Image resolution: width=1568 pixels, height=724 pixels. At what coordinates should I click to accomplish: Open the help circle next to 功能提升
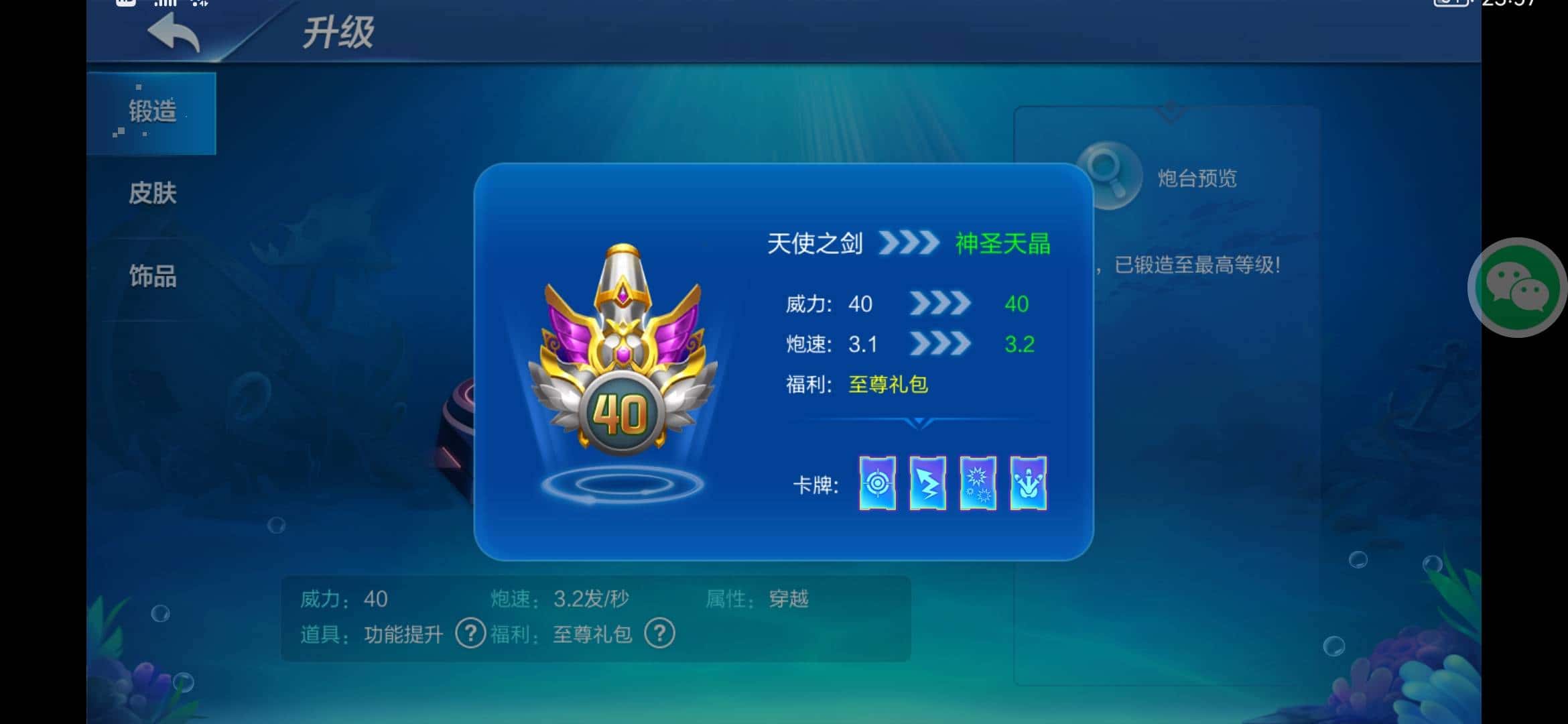[469, 633]
